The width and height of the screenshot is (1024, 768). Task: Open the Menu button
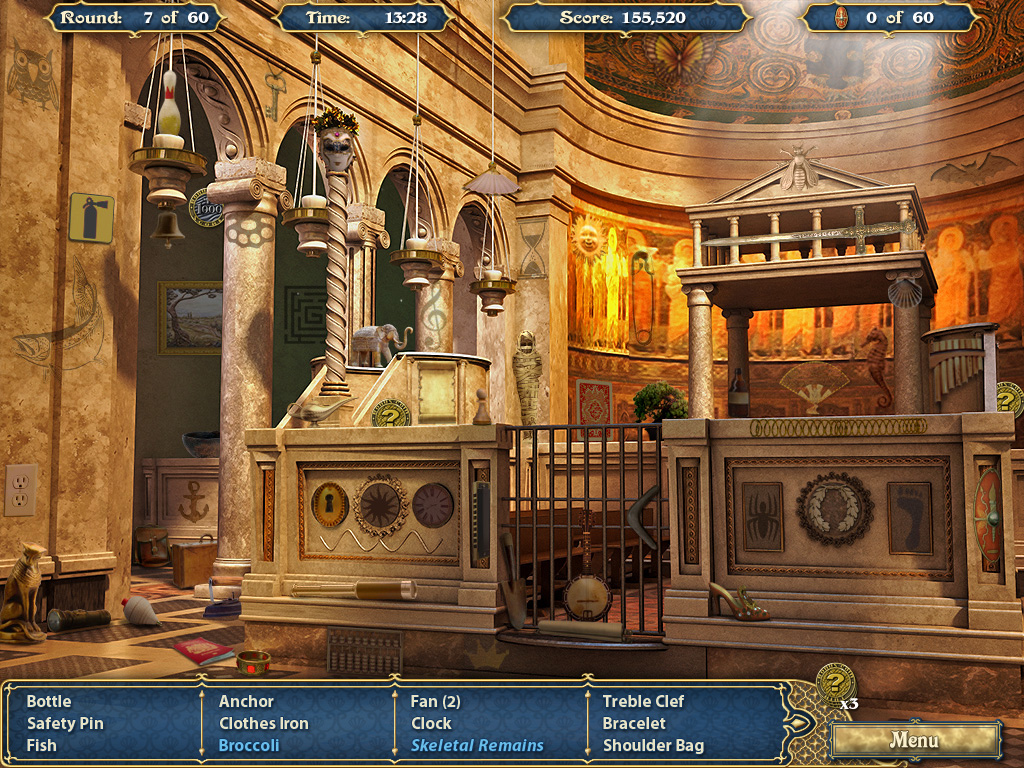coord(915,740)
